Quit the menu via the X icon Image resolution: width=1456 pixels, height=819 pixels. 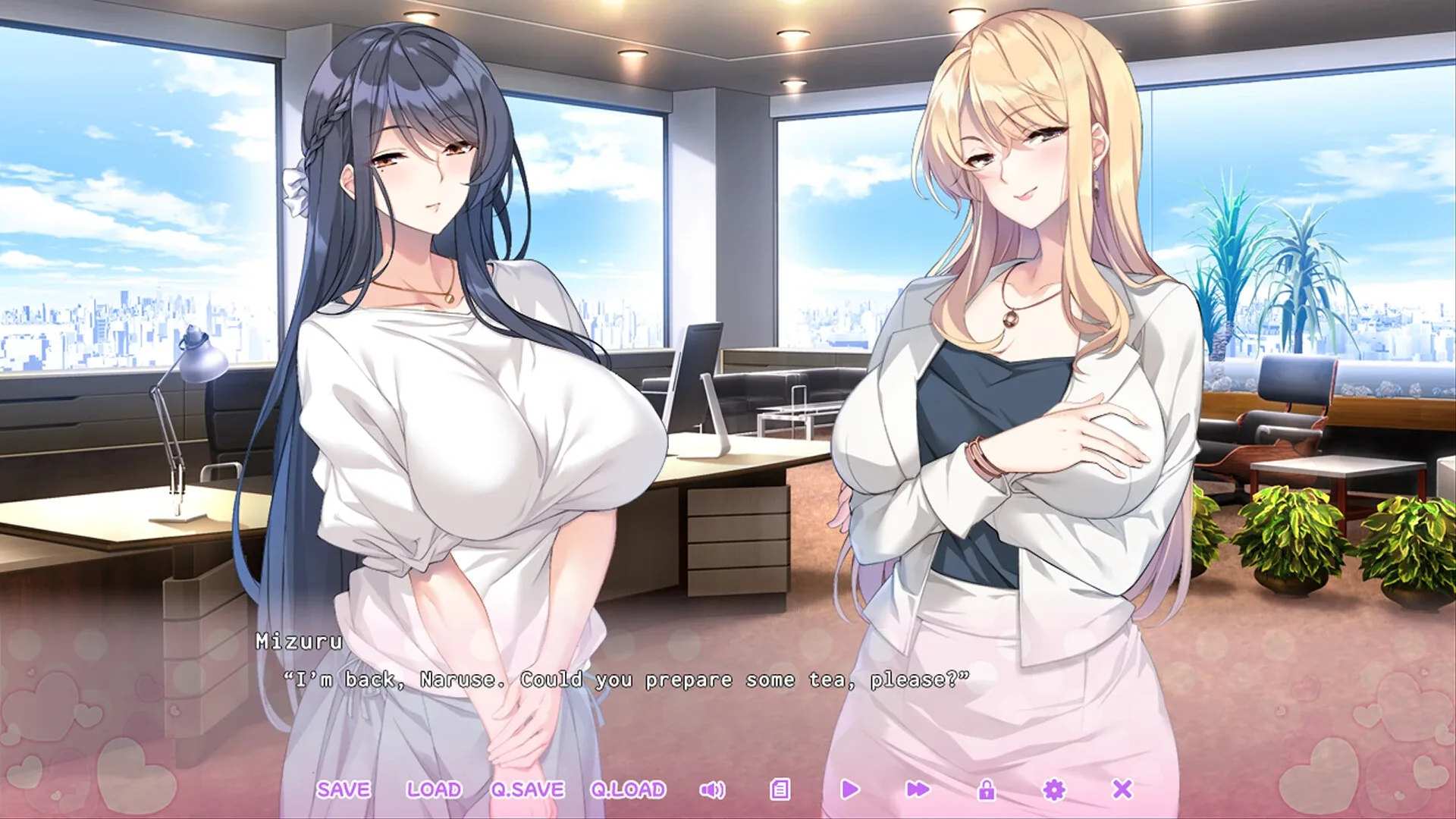pyautogui.click(x=1124, y=790)
